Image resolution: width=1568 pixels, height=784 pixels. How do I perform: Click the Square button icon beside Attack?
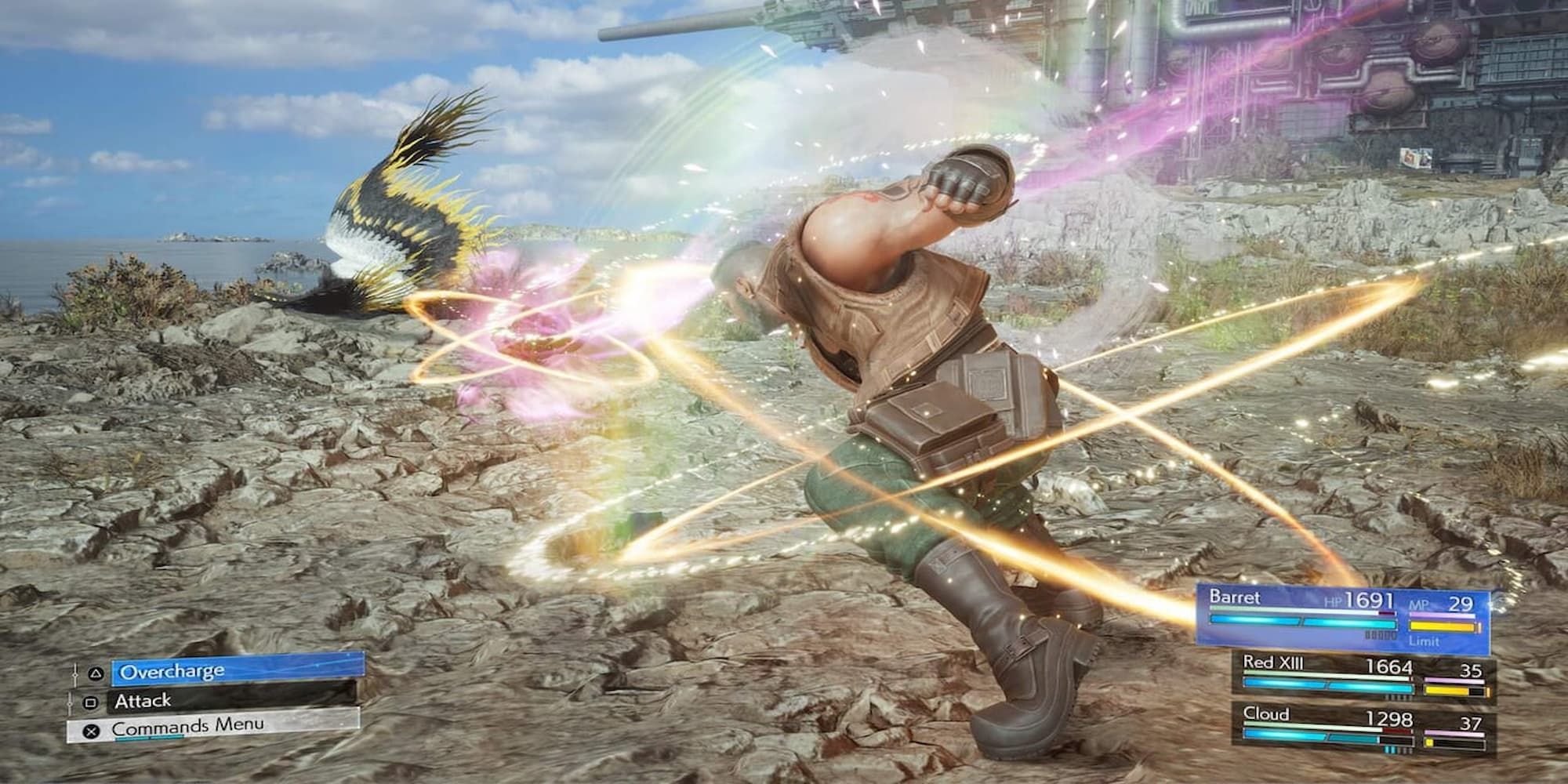coord(92,702)
